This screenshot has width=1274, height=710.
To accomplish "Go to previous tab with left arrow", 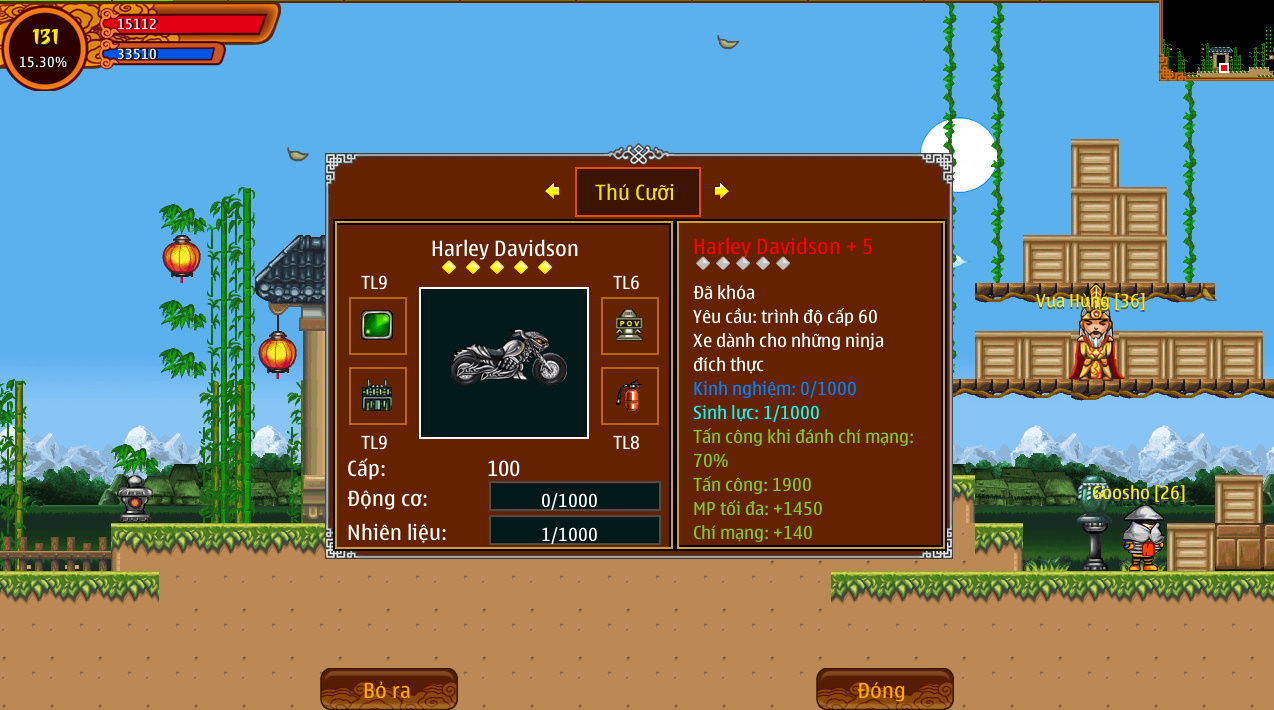I will [552, 191].
